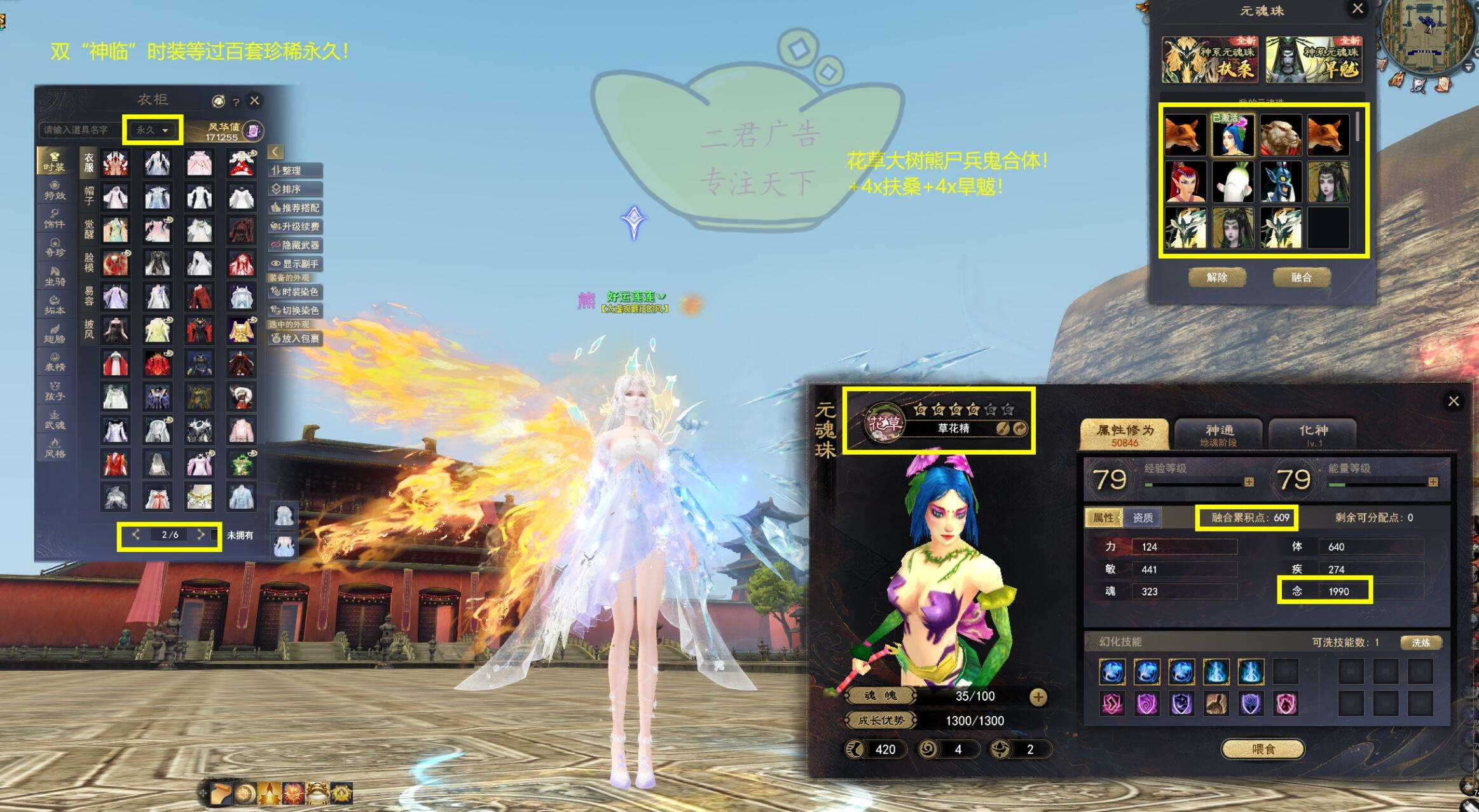1479x812 pixels.
Task: Switch to the 神通 tab
Action: point(1219,434)
